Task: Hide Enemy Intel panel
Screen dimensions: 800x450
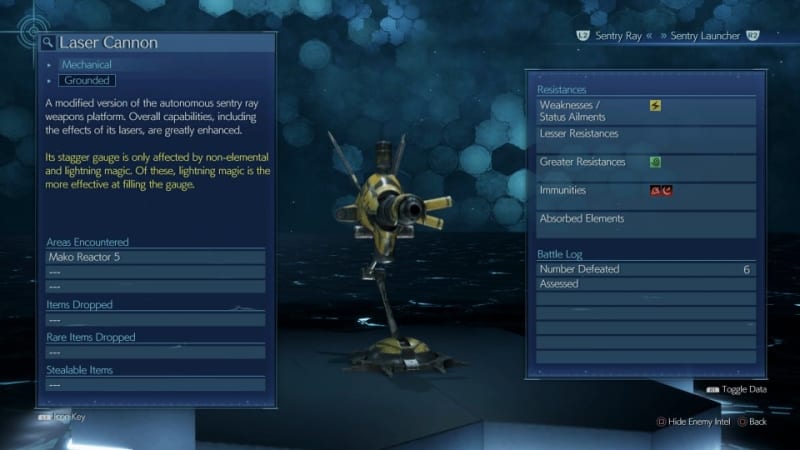Action: point(691,422)
